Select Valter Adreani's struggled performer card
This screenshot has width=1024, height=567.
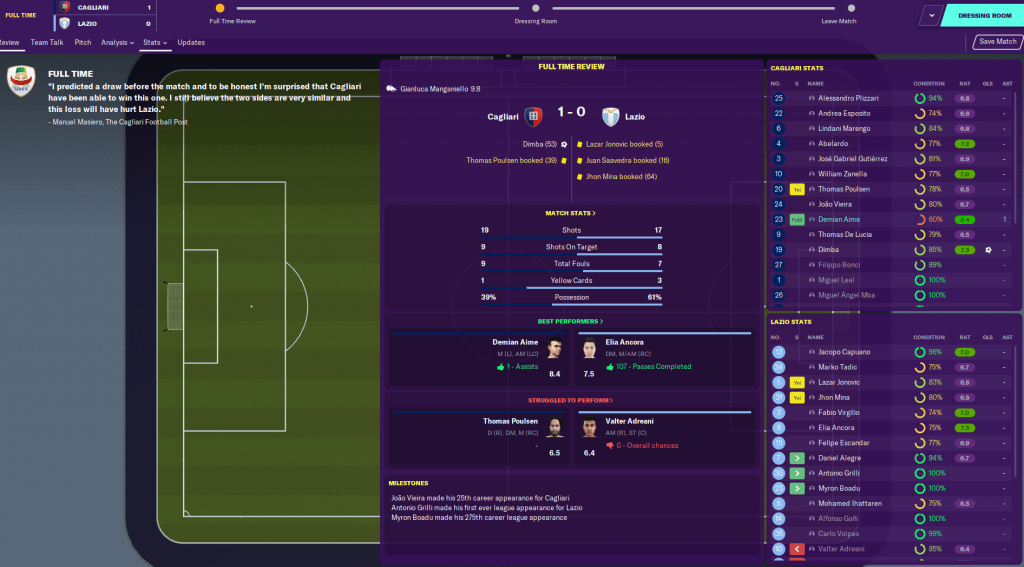[664, 438]
